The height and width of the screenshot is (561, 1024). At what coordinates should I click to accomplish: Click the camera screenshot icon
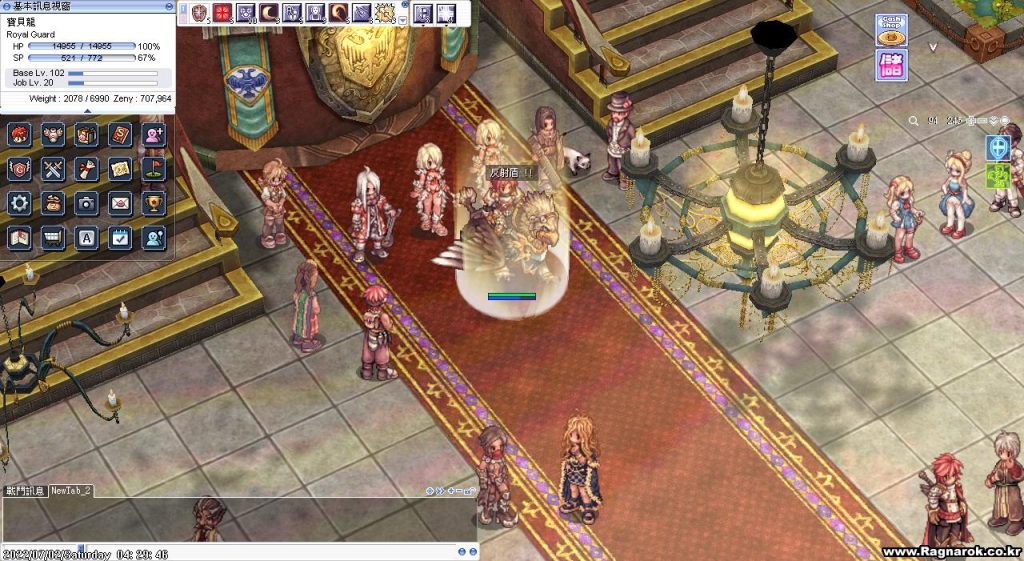click(x=87, y=203)
